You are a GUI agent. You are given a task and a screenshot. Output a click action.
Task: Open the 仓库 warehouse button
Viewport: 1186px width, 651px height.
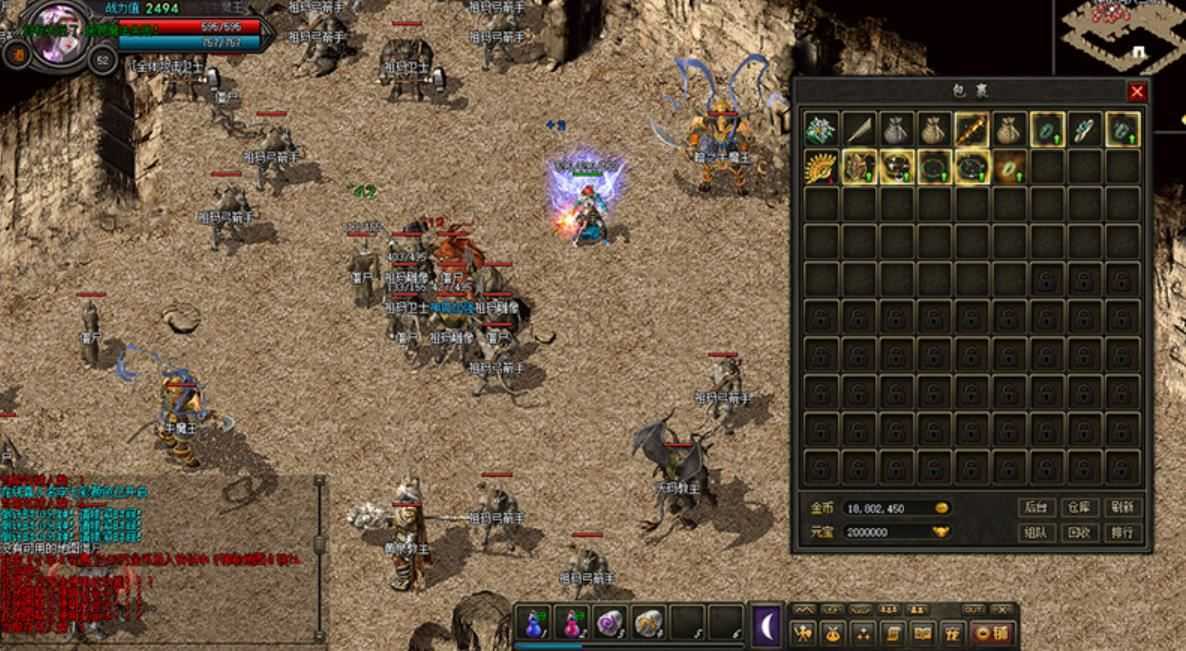[x=1079, y=507]
